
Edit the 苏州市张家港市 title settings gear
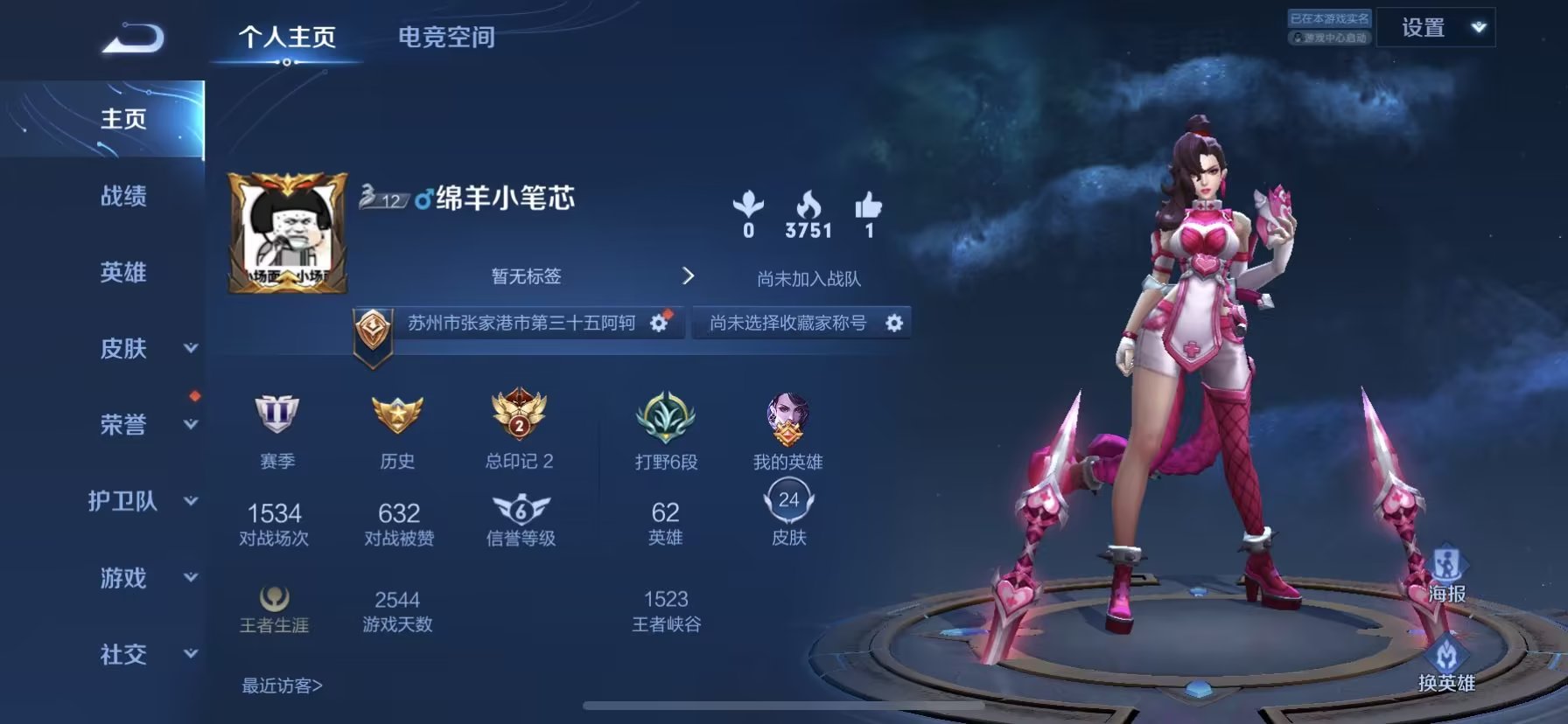coord(659,324)
